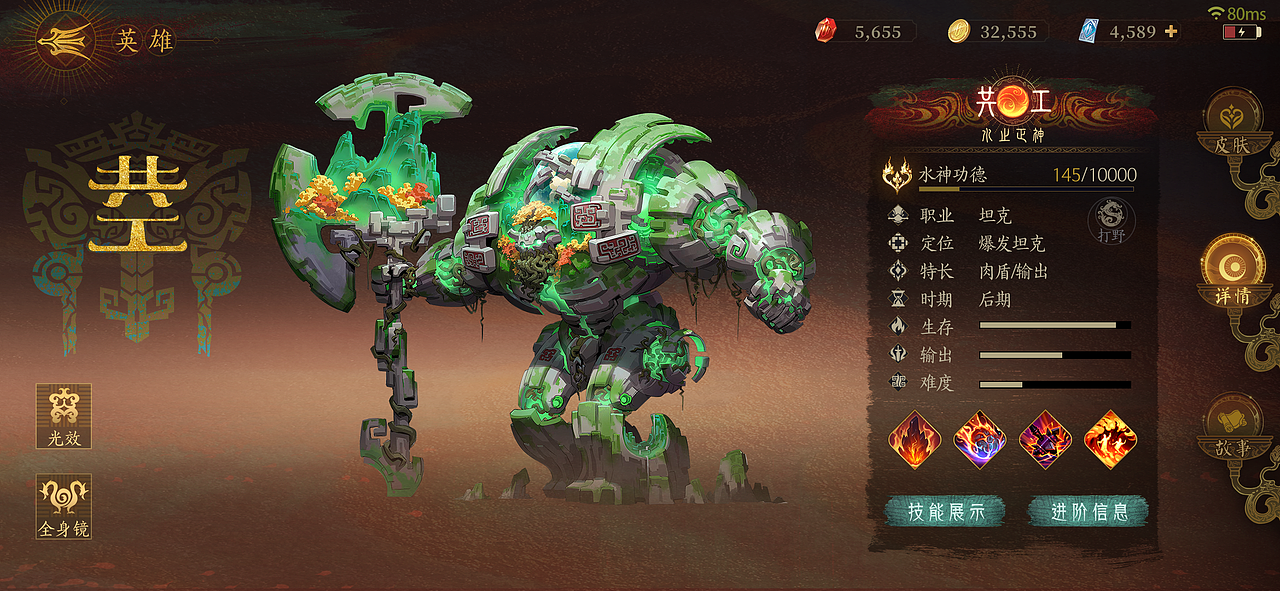The width and height of the screenshot is (1280, 591).
Task: Show the 技能展示 skill showcase
Action: [944, 511]
